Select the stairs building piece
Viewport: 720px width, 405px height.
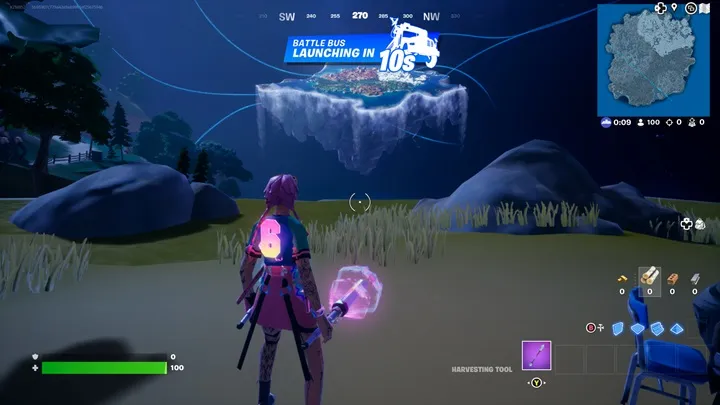pos(656,327)
